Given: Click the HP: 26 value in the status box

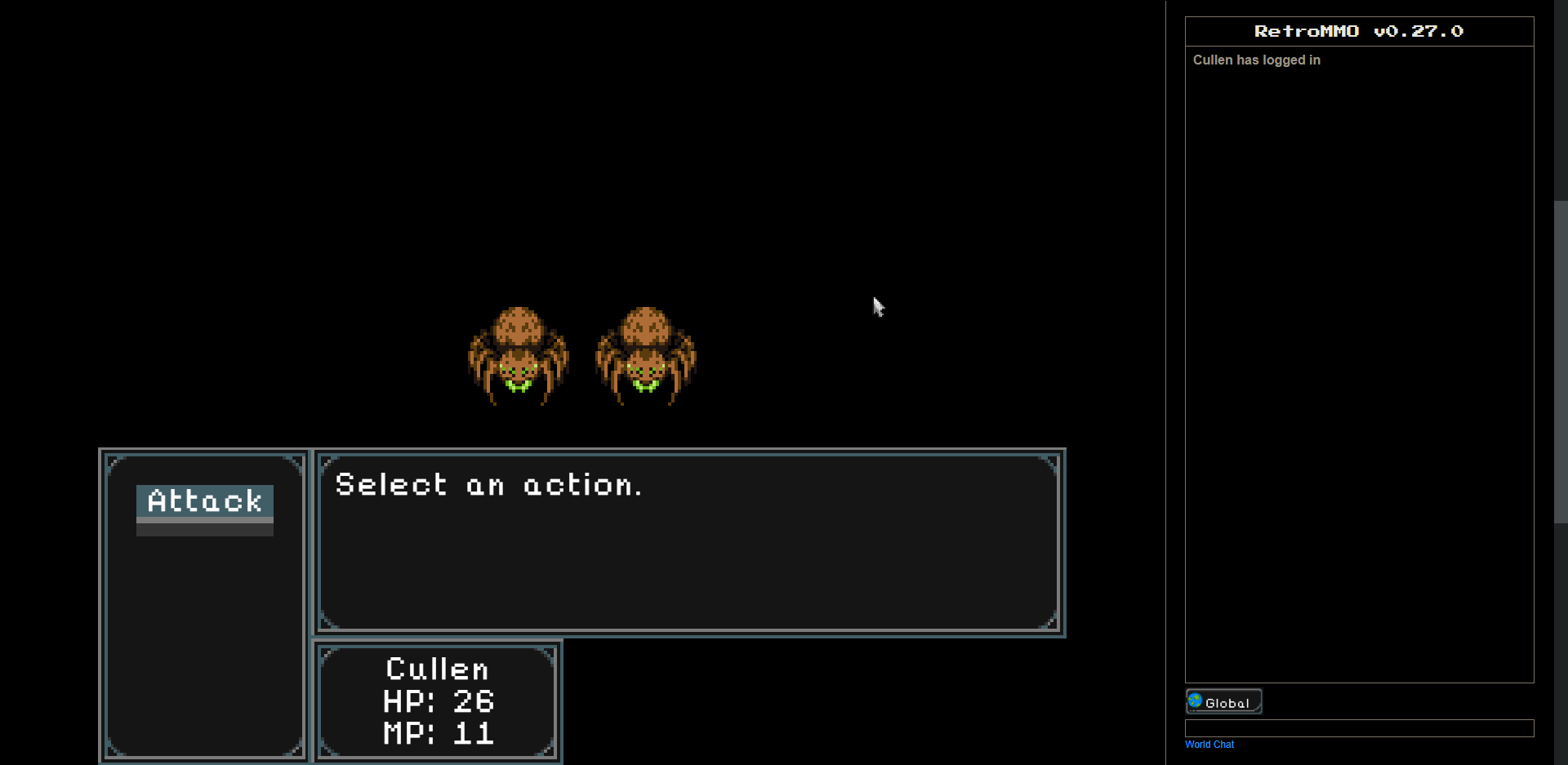Looking at the screenshot, I should point(439,701).
